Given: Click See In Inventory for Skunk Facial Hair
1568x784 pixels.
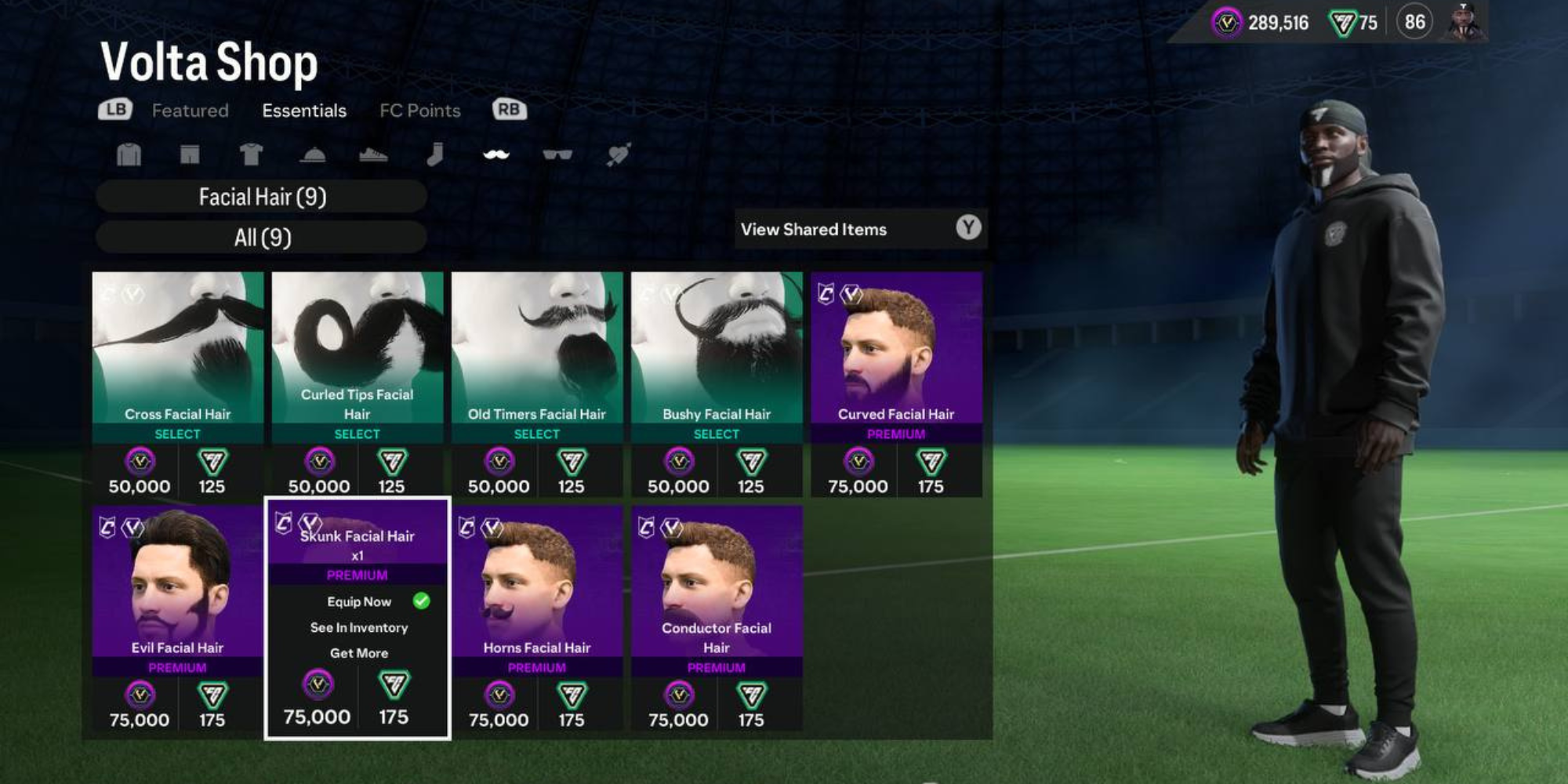Looking at the screenshot, I should (x=358, y=627).
